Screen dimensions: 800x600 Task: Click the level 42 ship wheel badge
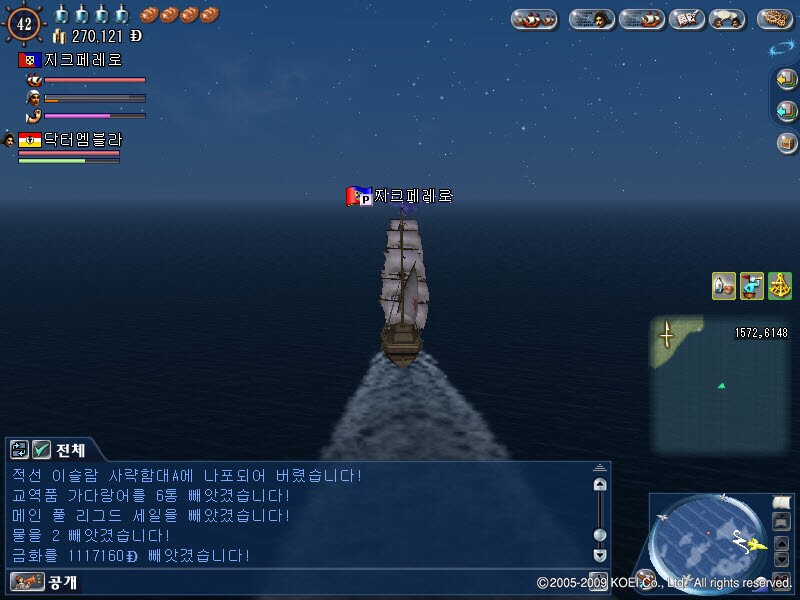pos(24,21)
